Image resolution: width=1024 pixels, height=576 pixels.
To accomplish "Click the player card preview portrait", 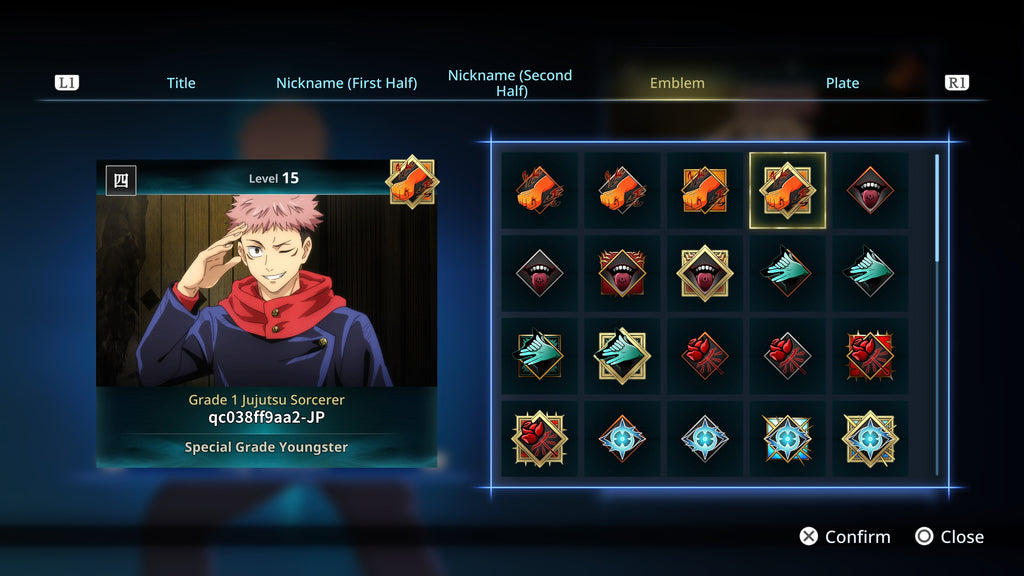I will 266,290.
